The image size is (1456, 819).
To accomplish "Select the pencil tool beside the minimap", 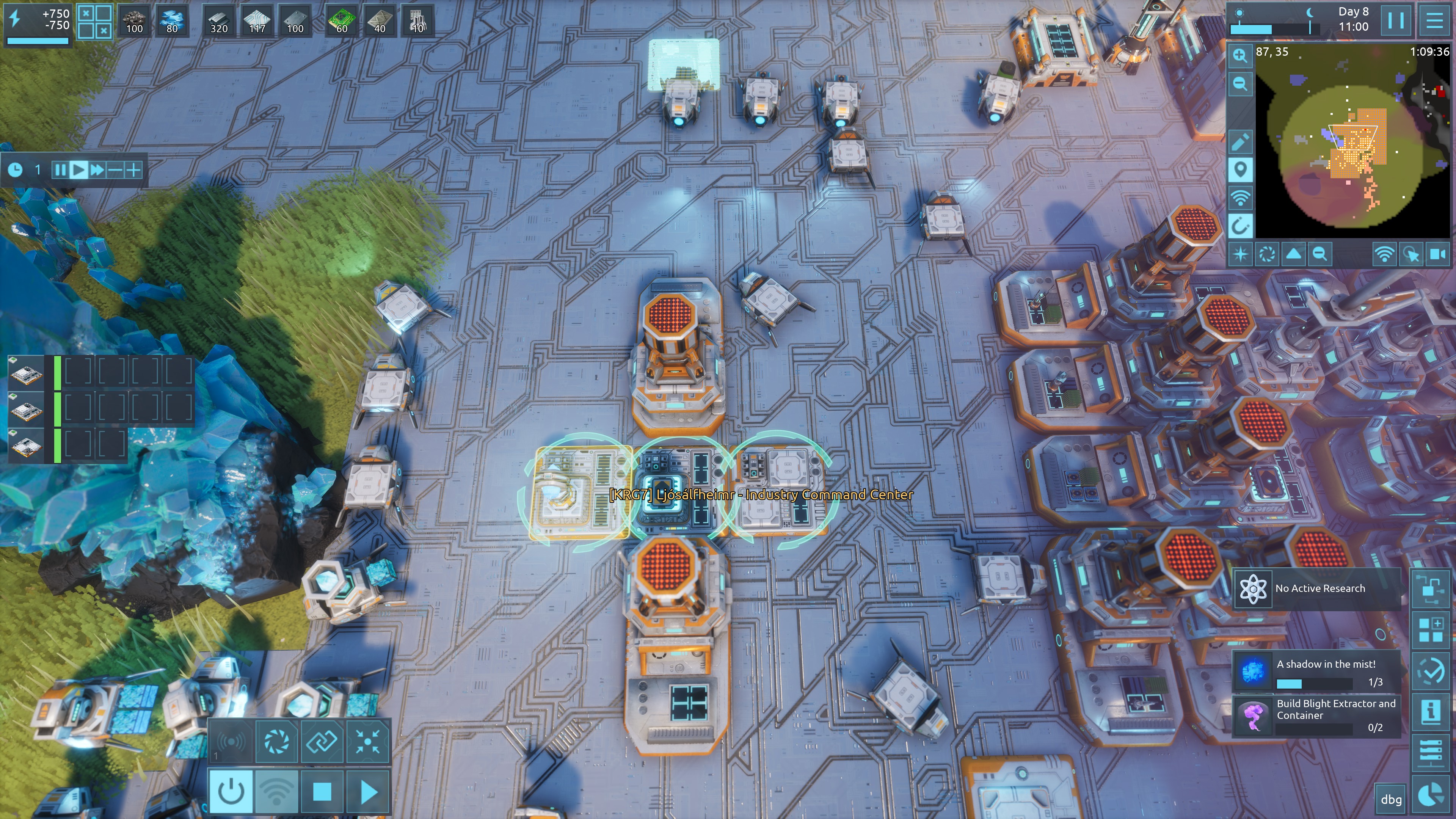I will click(1240, 141).
